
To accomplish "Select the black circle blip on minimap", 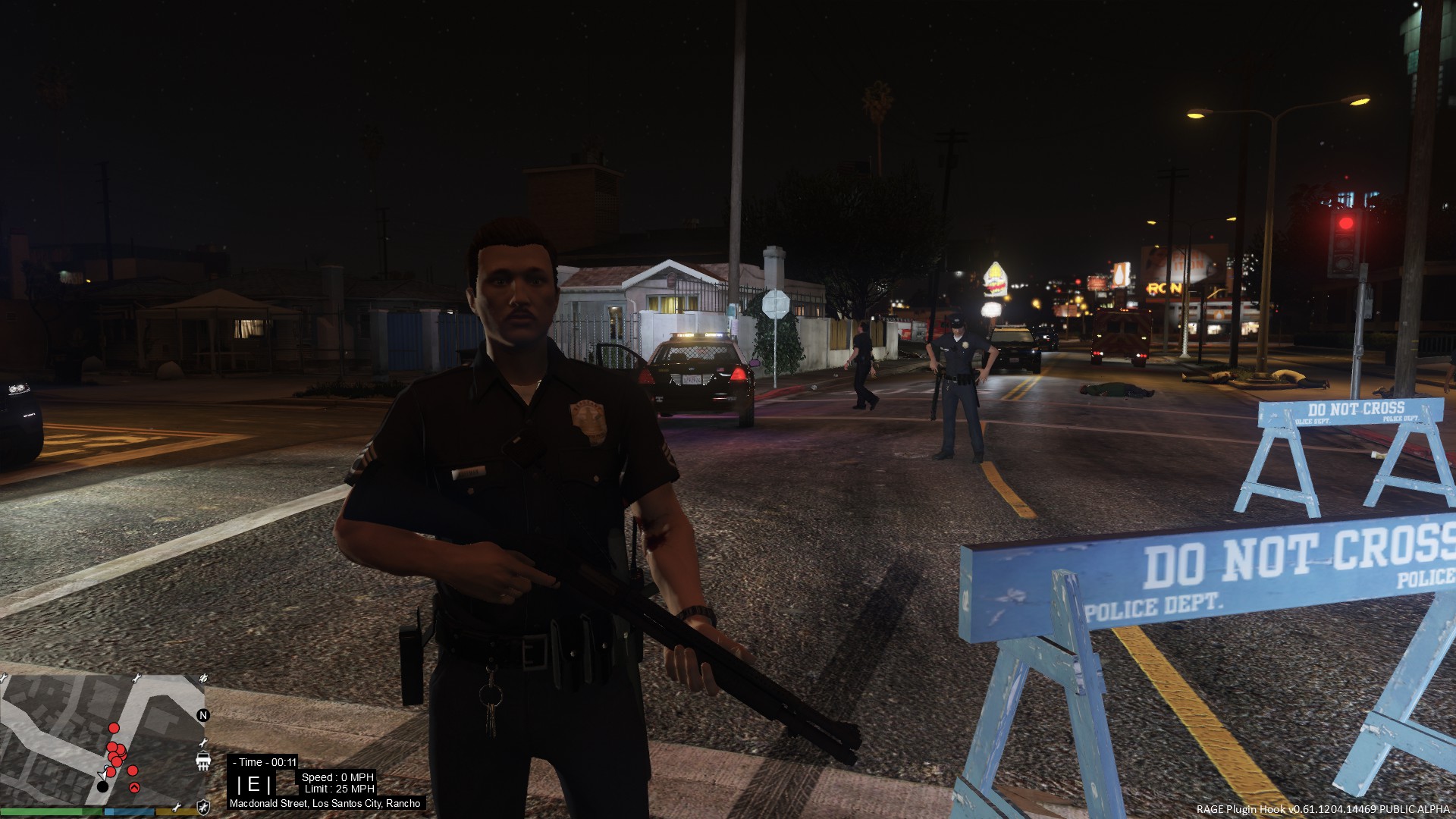I will pos(102,786).
